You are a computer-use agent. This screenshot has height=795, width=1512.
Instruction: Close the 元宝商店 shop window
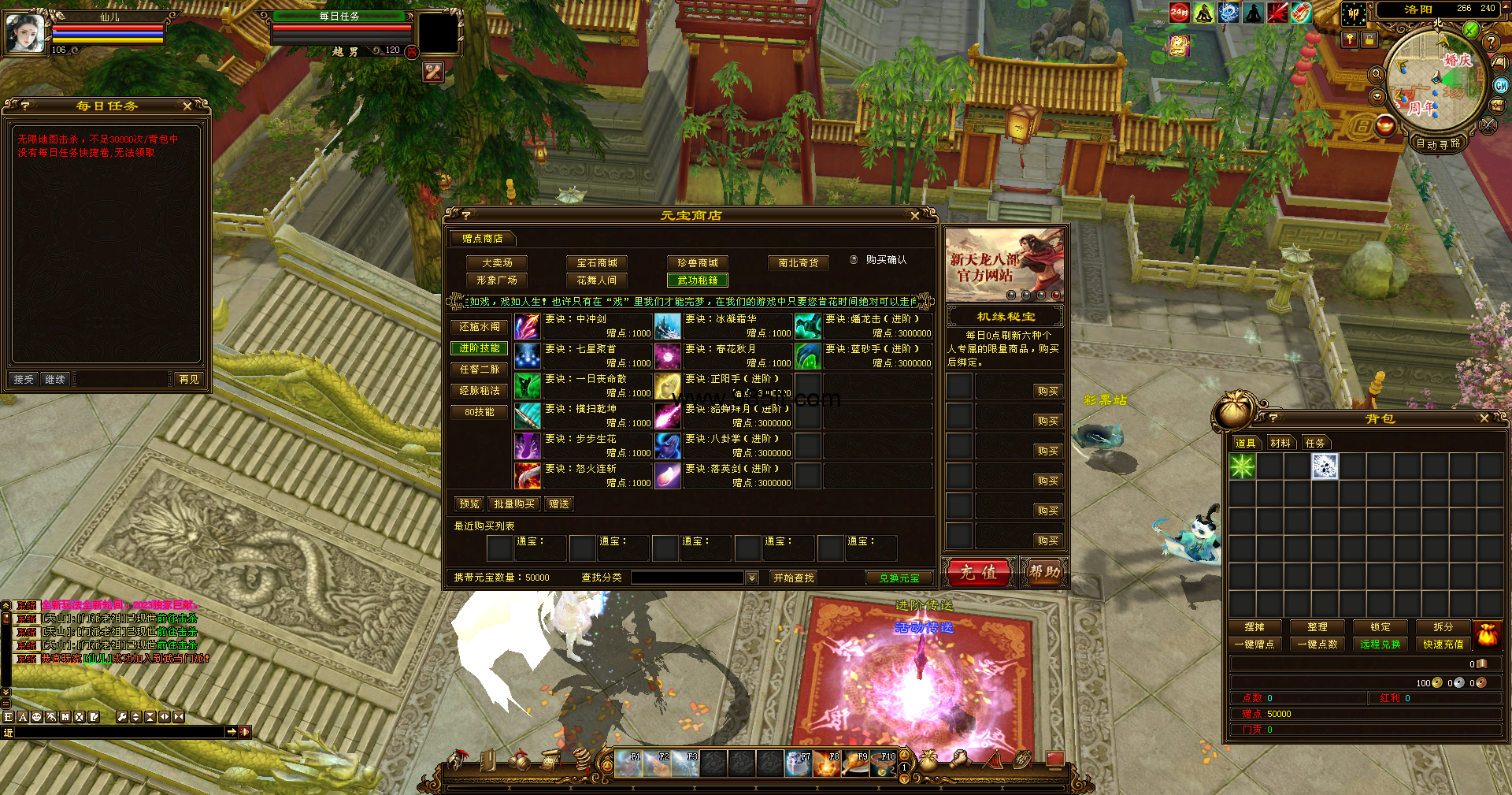tap(914, 215)
